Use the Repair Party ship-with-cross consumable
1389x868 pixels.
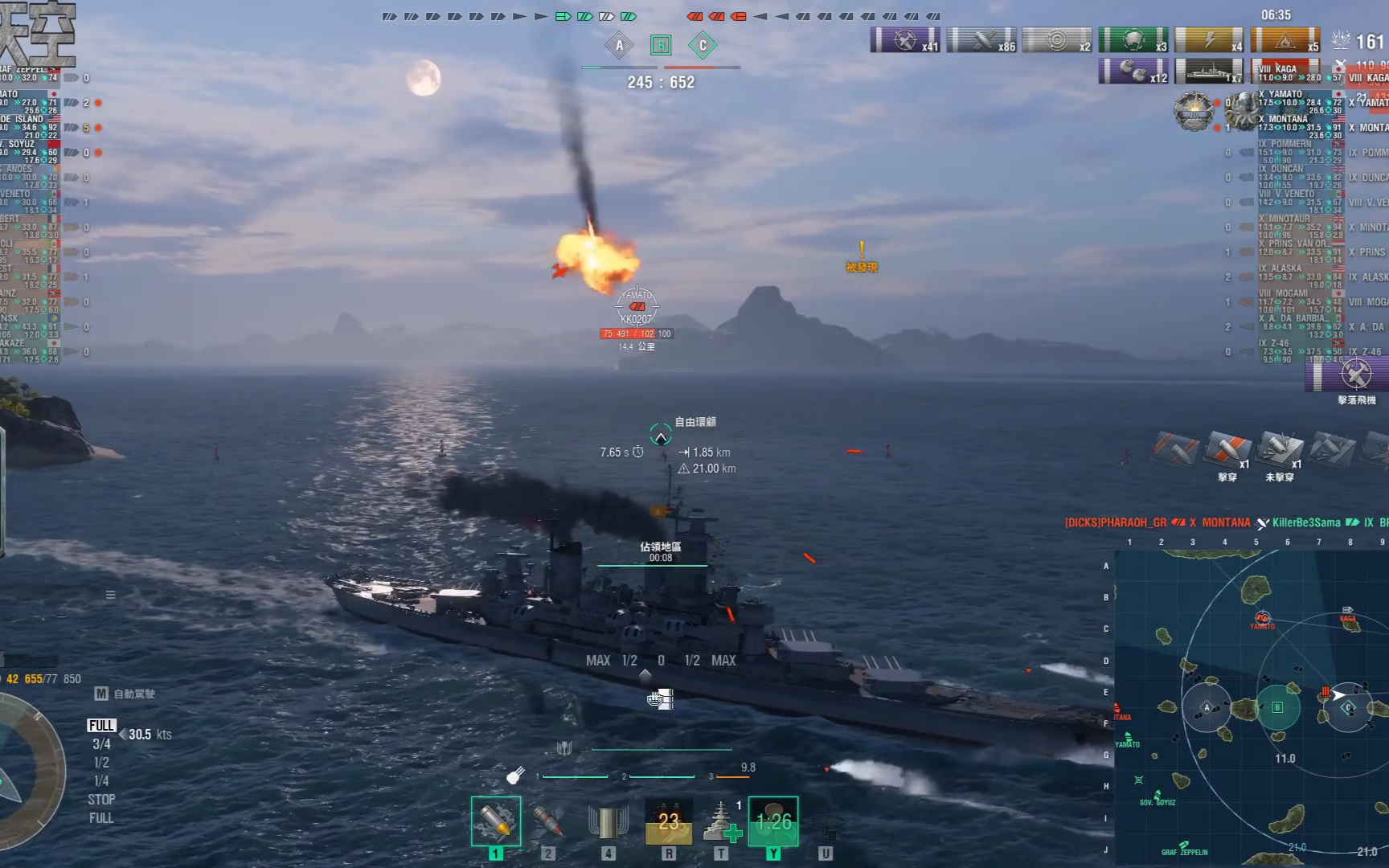(x=721, y=821)
